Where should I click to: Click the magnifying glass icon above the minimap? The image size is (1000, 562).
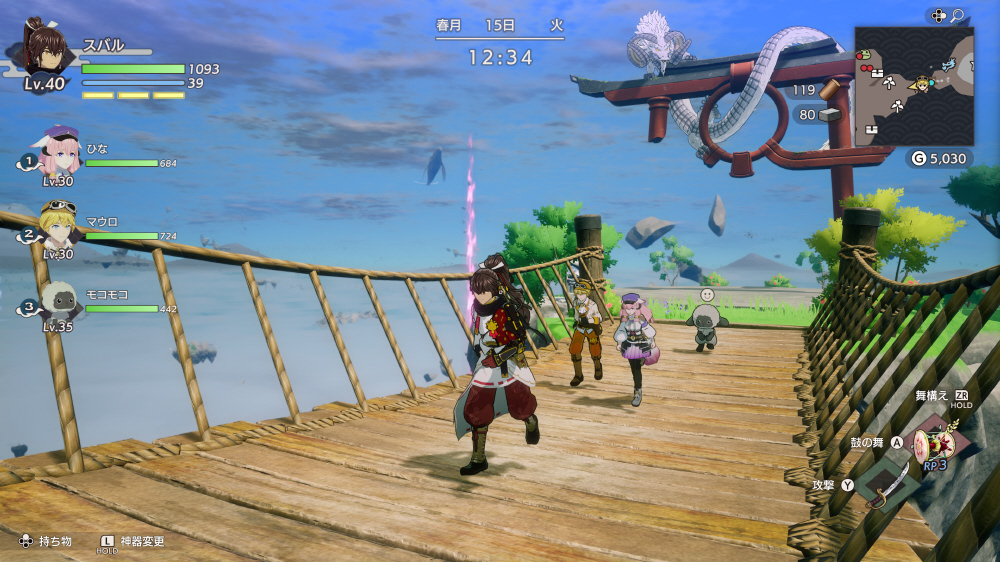pyautogui.click(x=958, y=15)
